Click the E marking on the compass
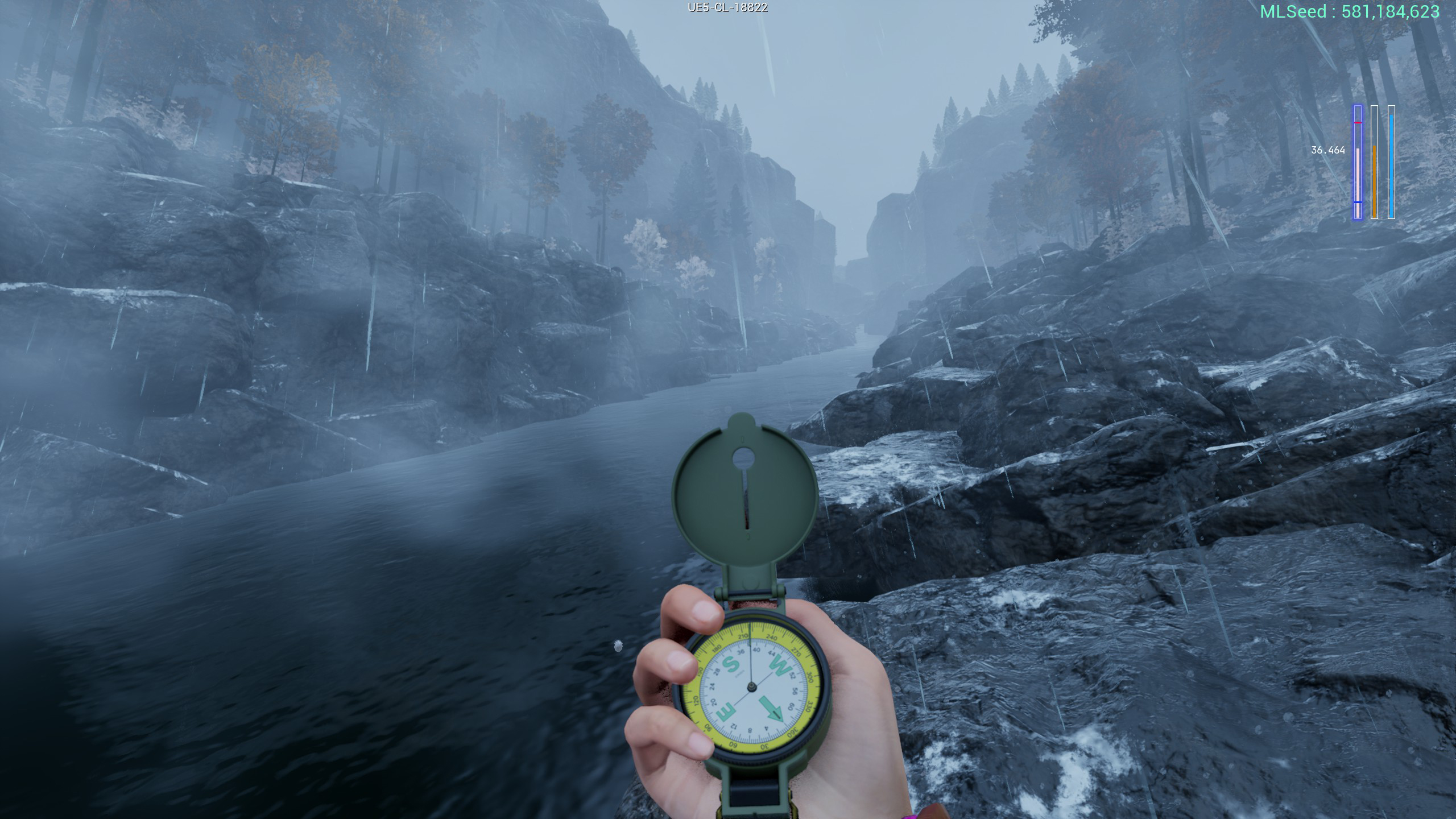 pyautogui.click(x=726, y=713)
